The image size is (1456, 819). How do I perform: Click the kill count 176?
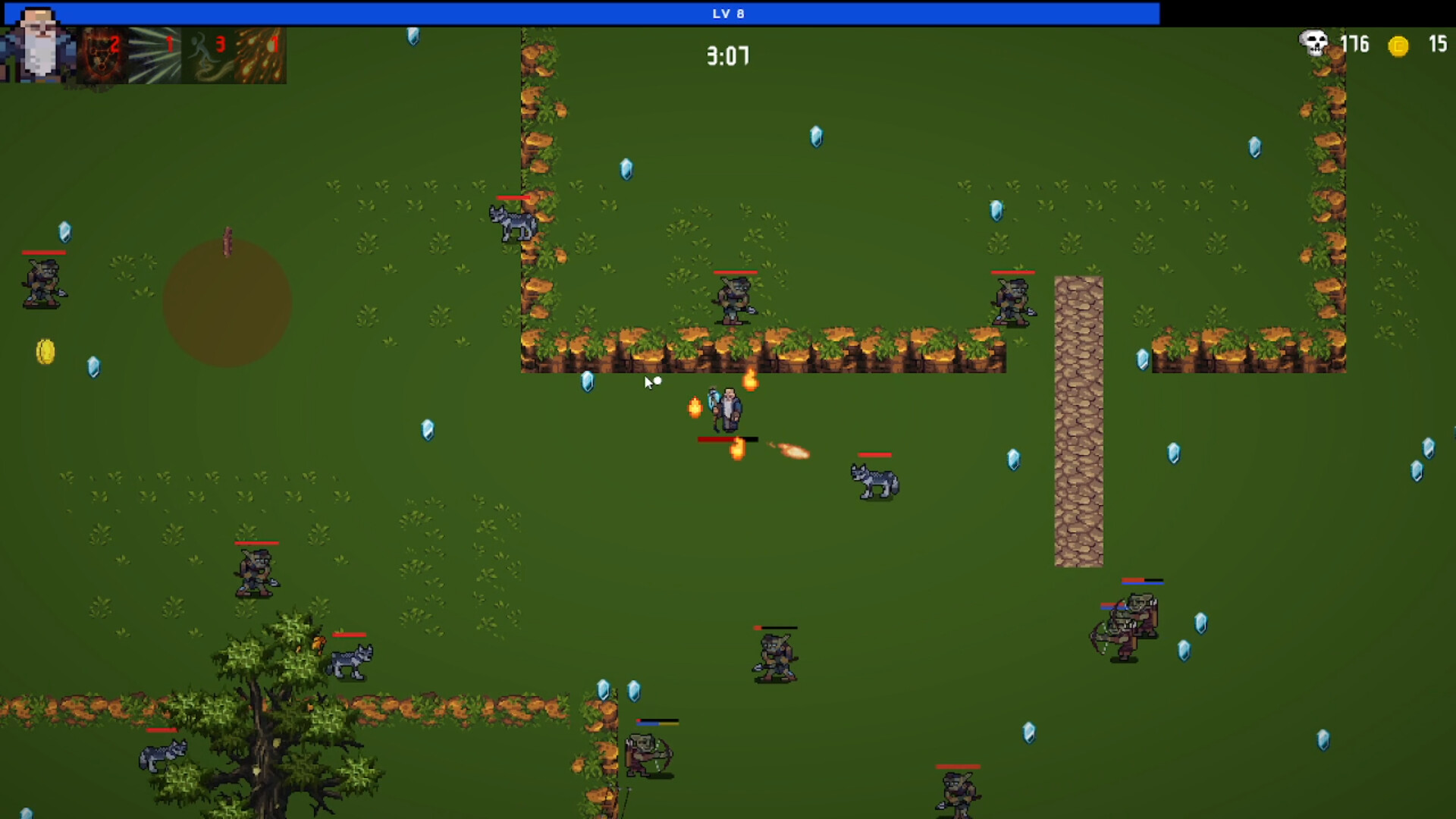tap(1355, 44)
